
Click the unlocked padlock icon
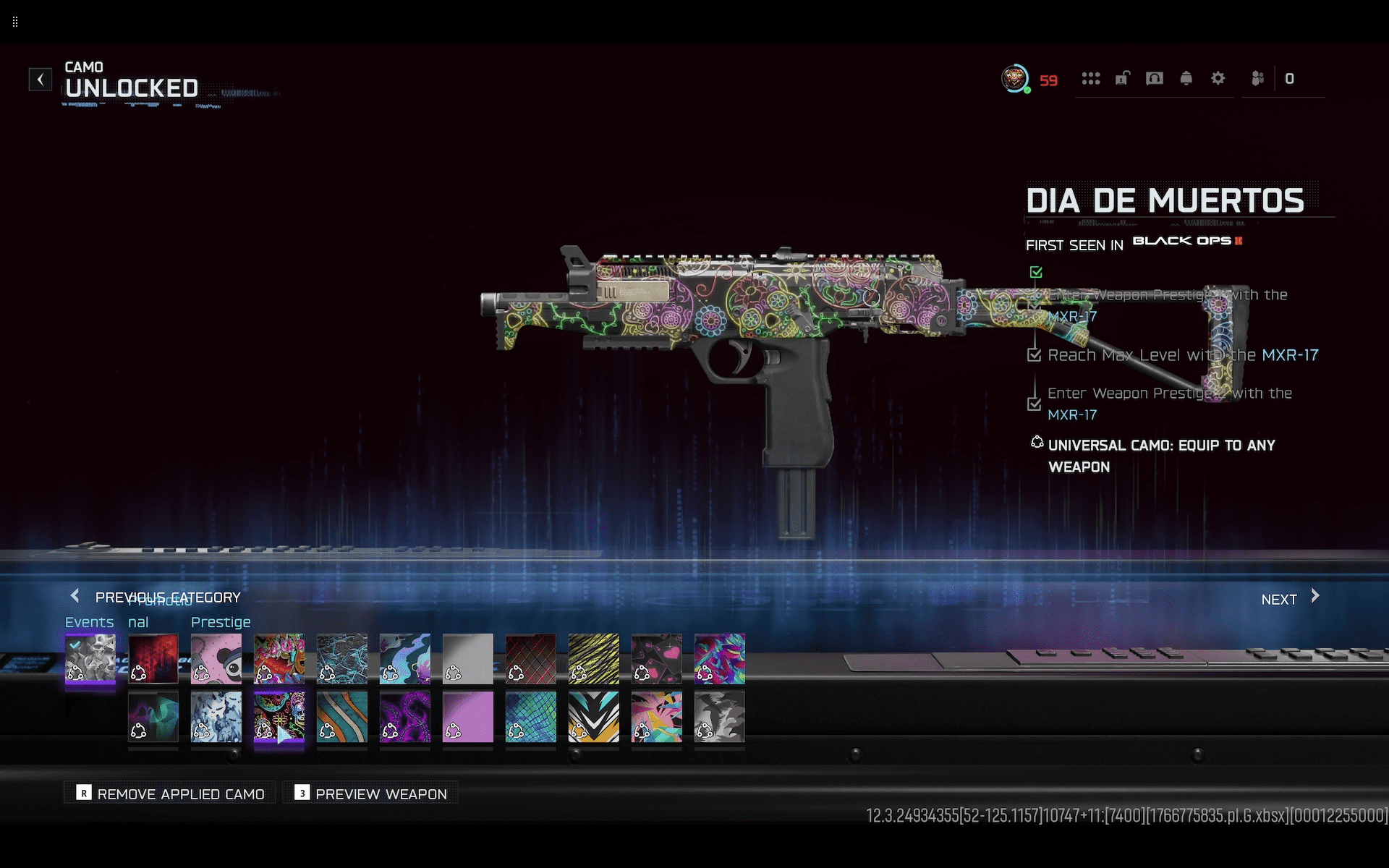coord(1122,79)
